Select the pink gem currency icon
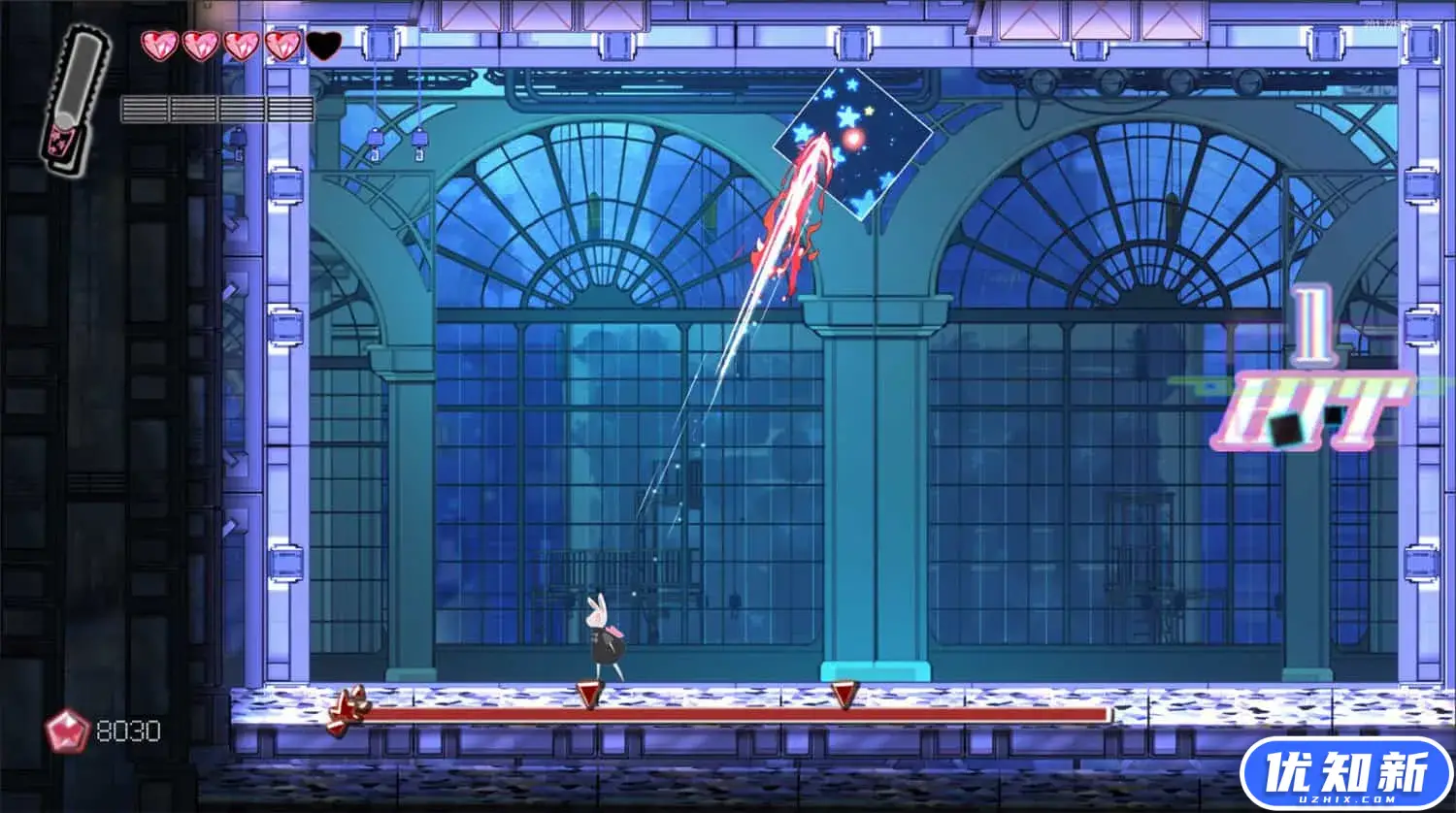 pyautogui.click(x=67, y=731)
